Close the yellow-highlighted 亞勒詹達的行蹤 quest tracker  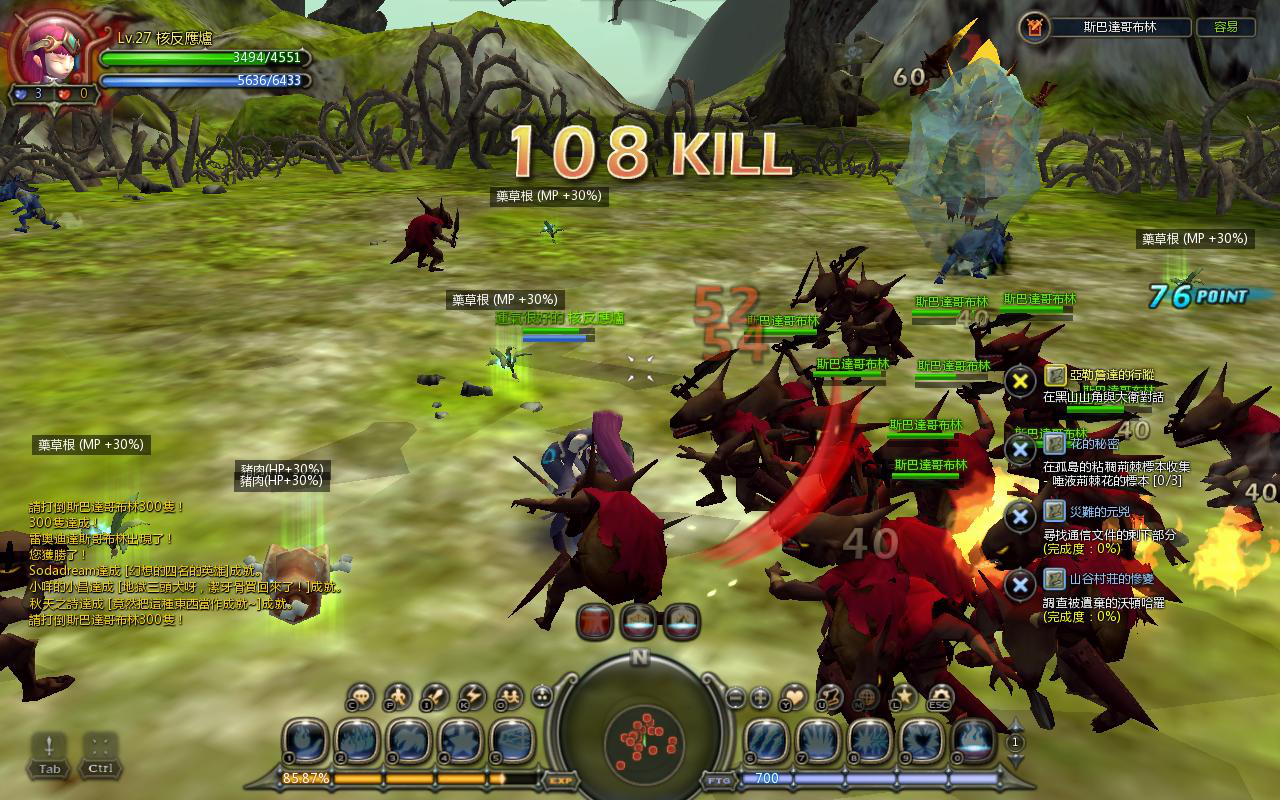coord(1020,381)
